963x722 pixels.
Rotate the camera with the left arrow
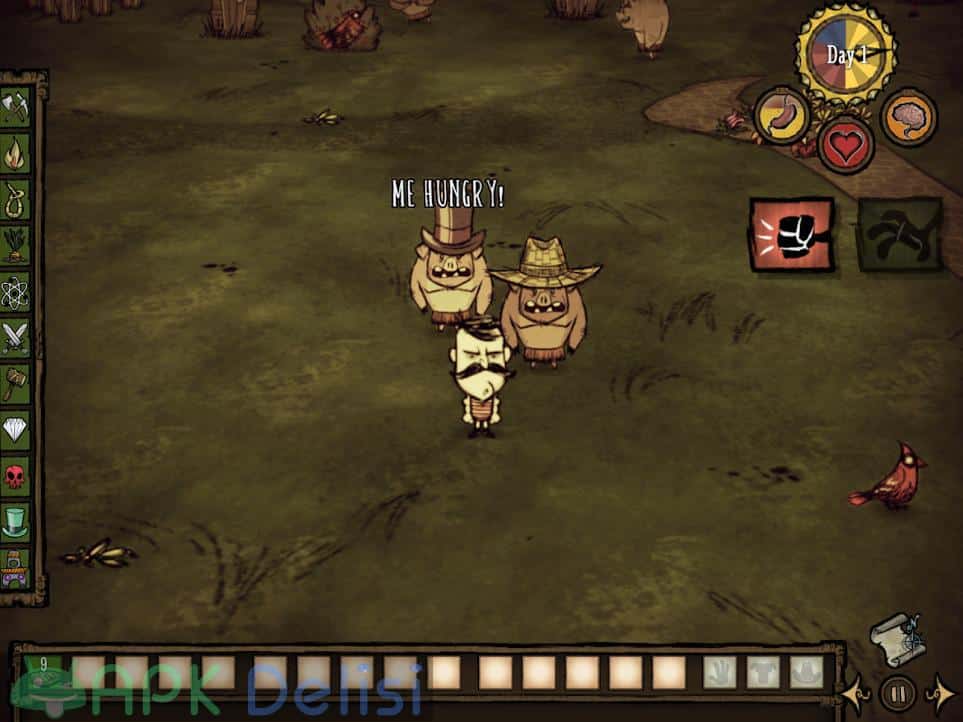pyautogui.click(x=855, y=692)
